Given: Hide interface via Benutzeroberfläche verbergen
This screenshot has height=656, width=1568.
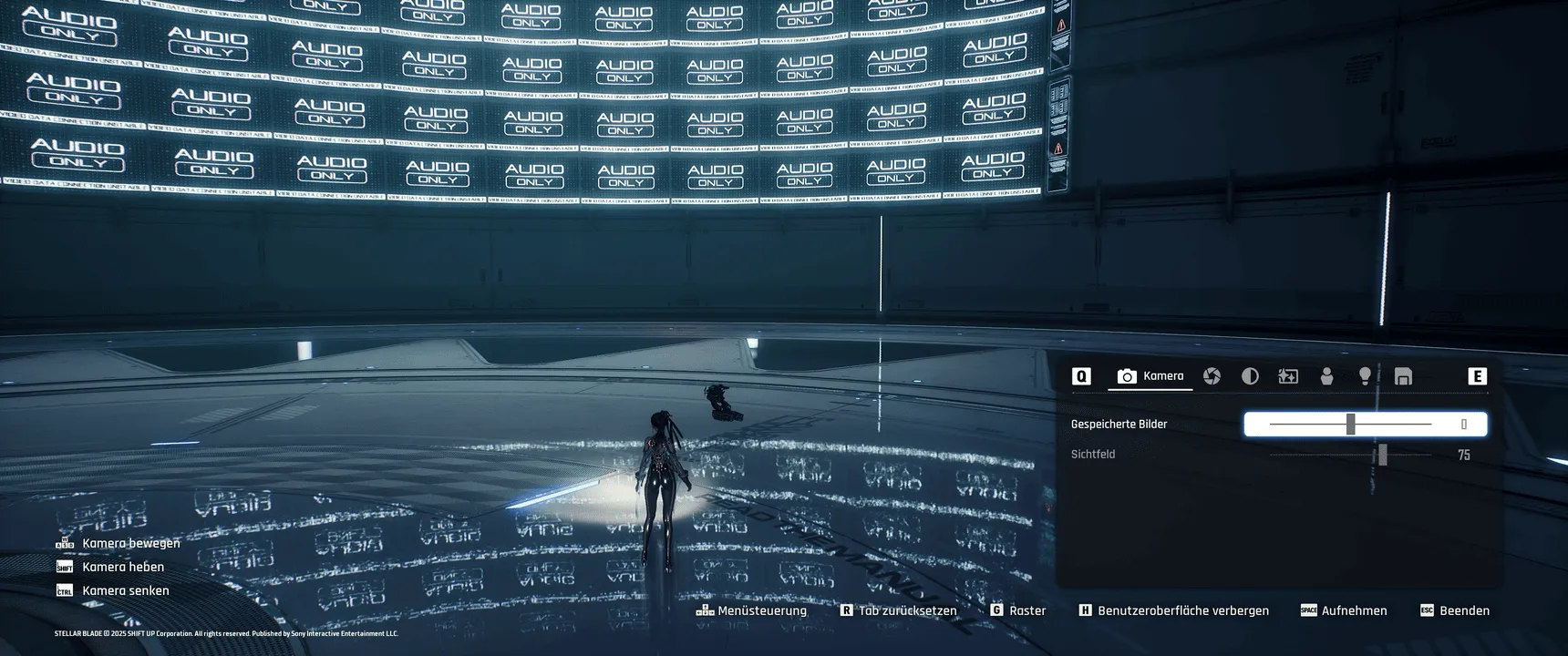Looking at the screenshot, I should click(x=1173, y=610).
